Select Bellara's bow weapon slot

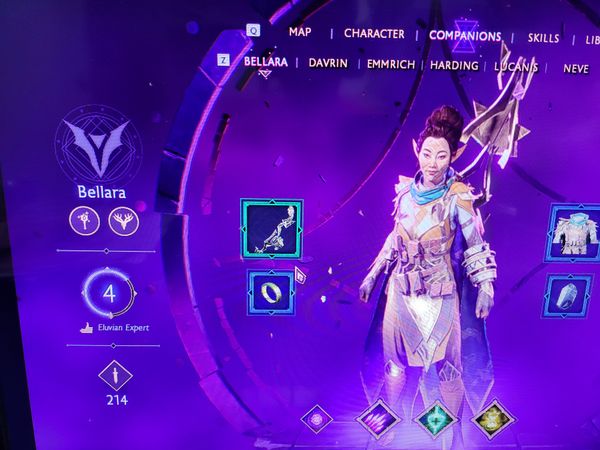(272, 228)
